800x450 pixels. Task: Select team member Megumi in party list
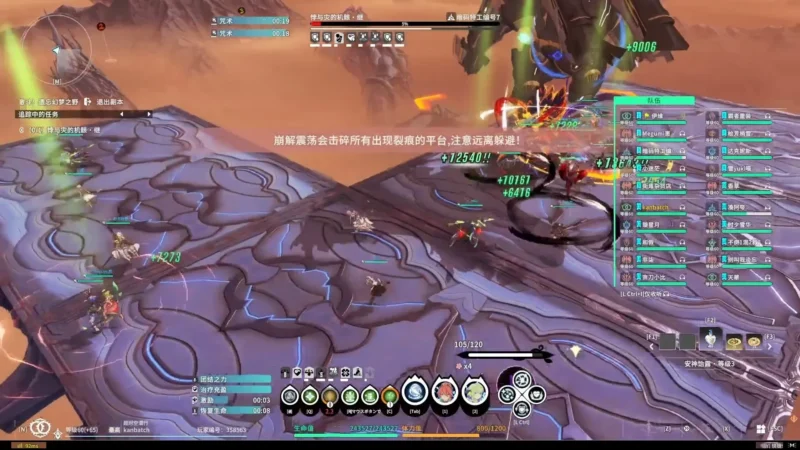(656, 132)
